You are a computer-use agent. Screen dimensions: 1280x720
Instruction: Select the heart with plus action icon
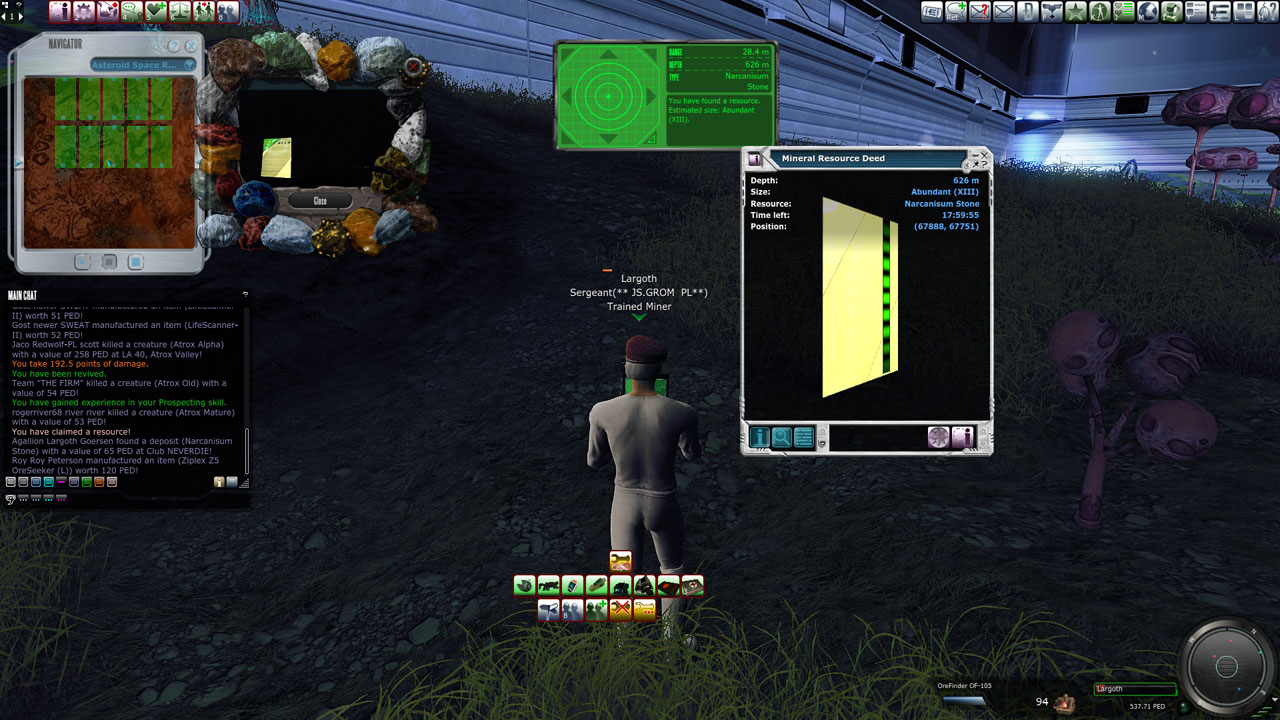click(x=155, y=12)
